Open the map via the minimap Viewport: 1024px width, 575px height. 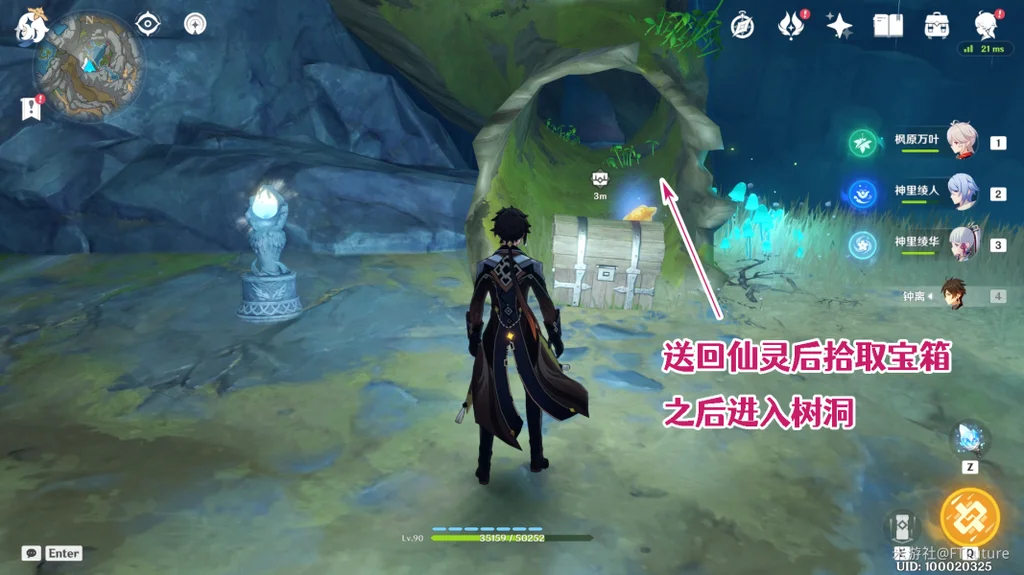tap(86, 67)
